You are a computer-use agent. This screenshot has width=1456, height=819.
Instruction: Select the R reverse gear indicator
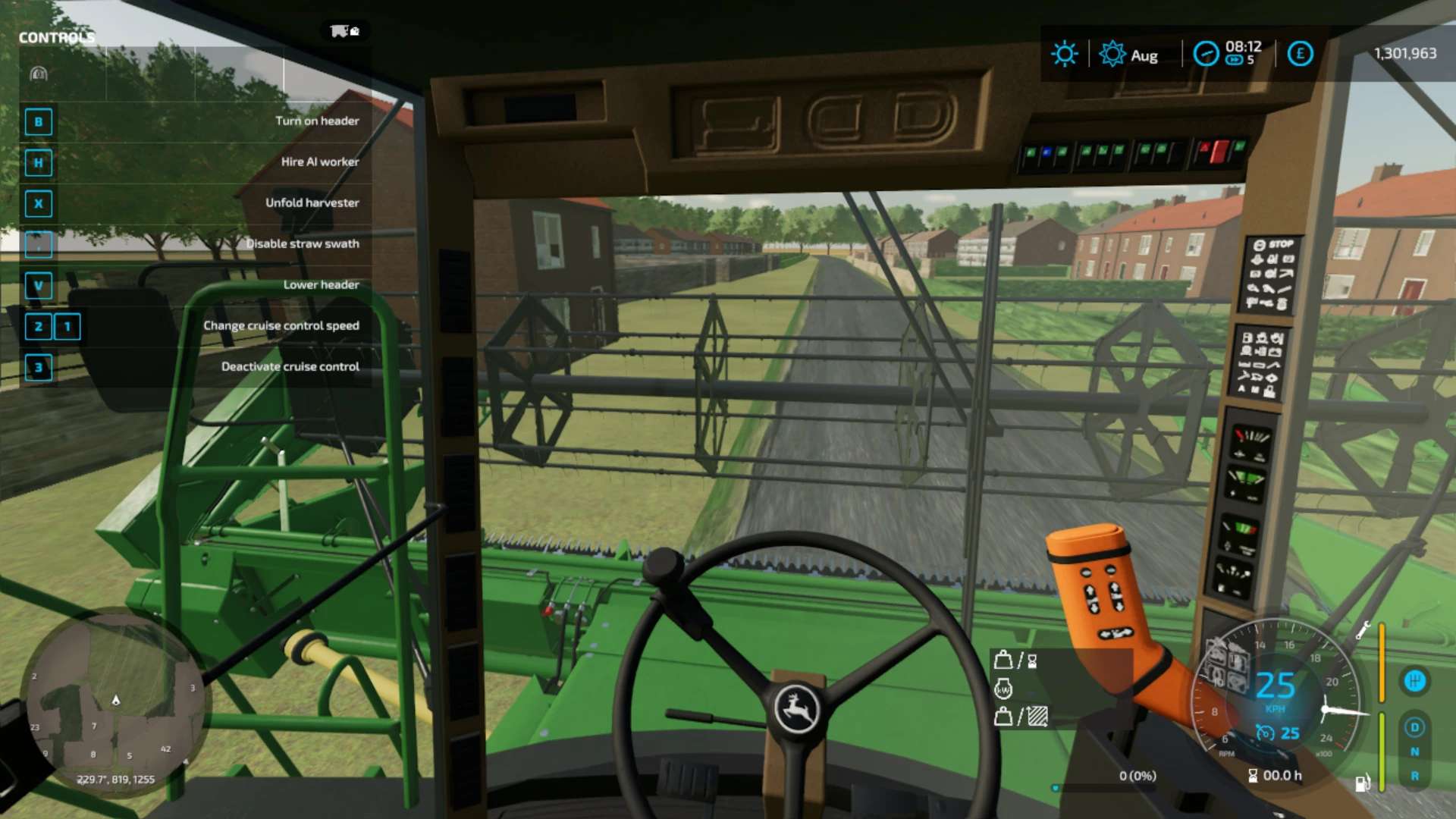click(1414, 777)
